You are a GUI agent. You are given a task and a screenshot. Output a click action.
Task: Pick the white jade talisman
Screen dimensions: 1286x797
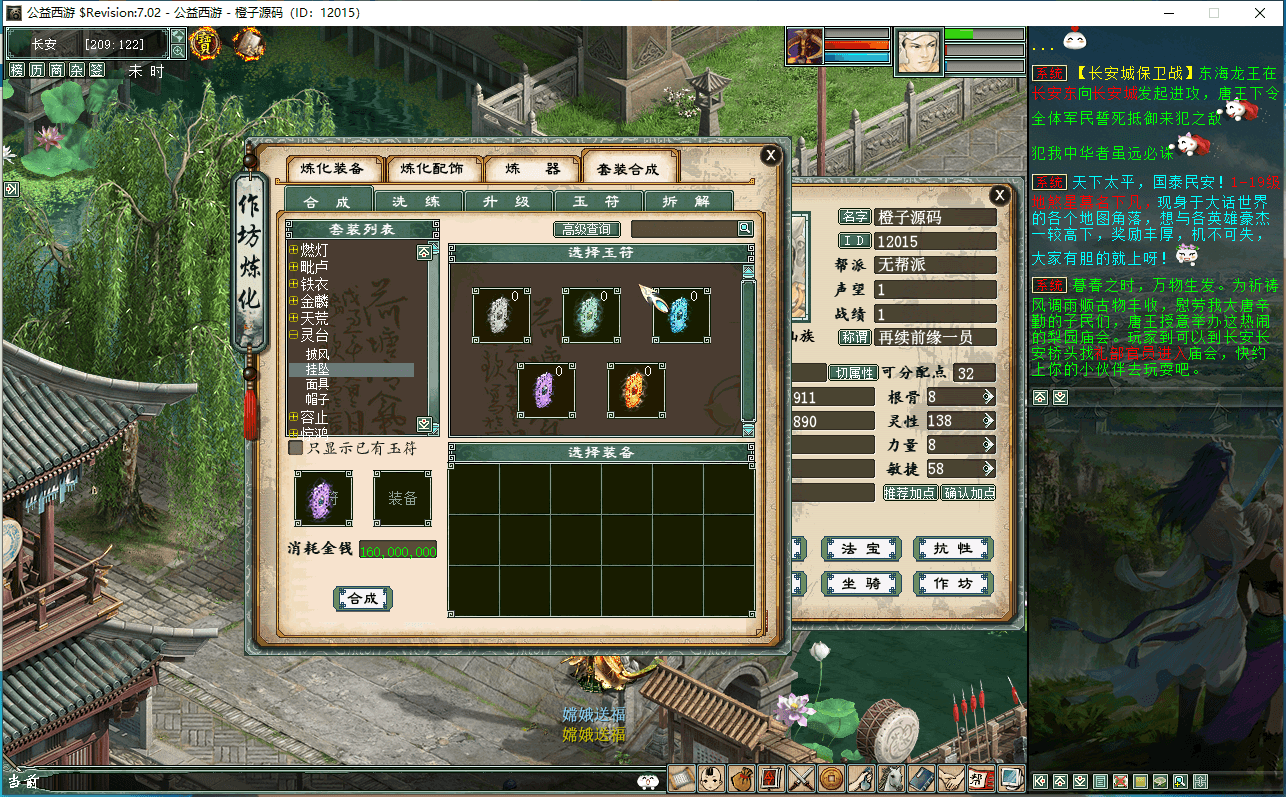(501, 315)
